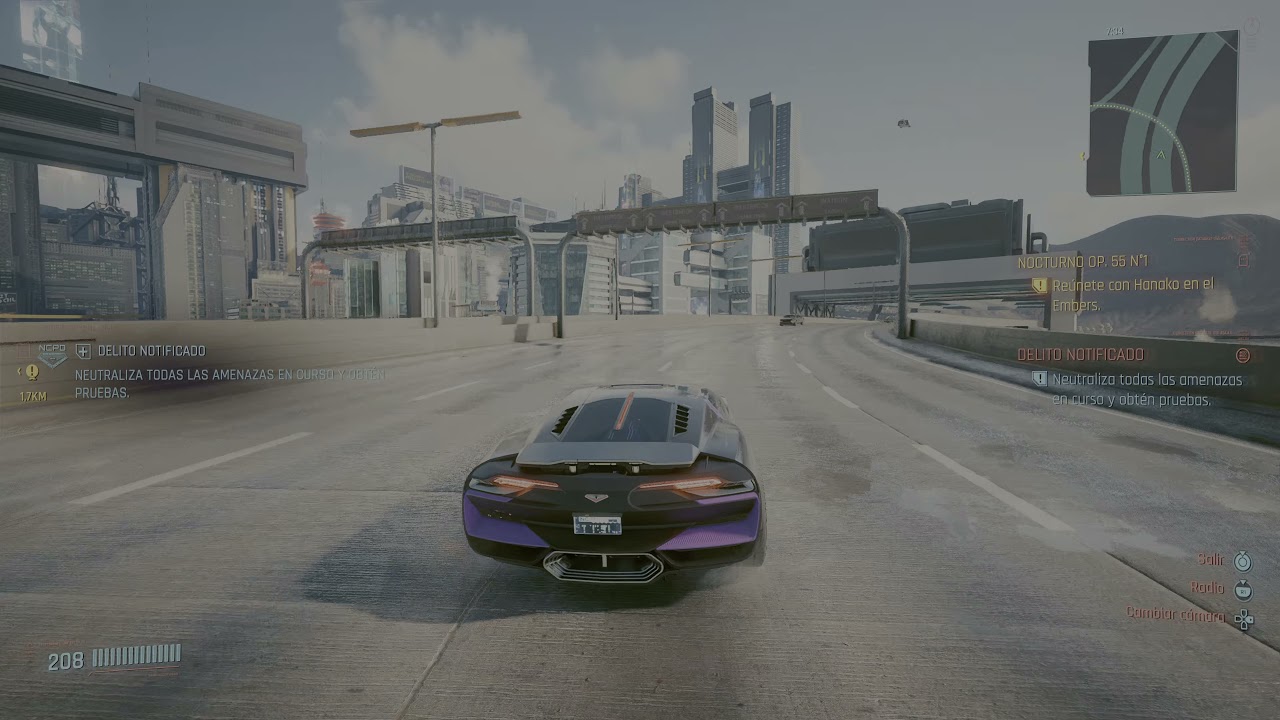This screenshot has width=1280, height=720.
Task: Click the red NCPD dispatch icon on the right
Action: [1242, 356]
